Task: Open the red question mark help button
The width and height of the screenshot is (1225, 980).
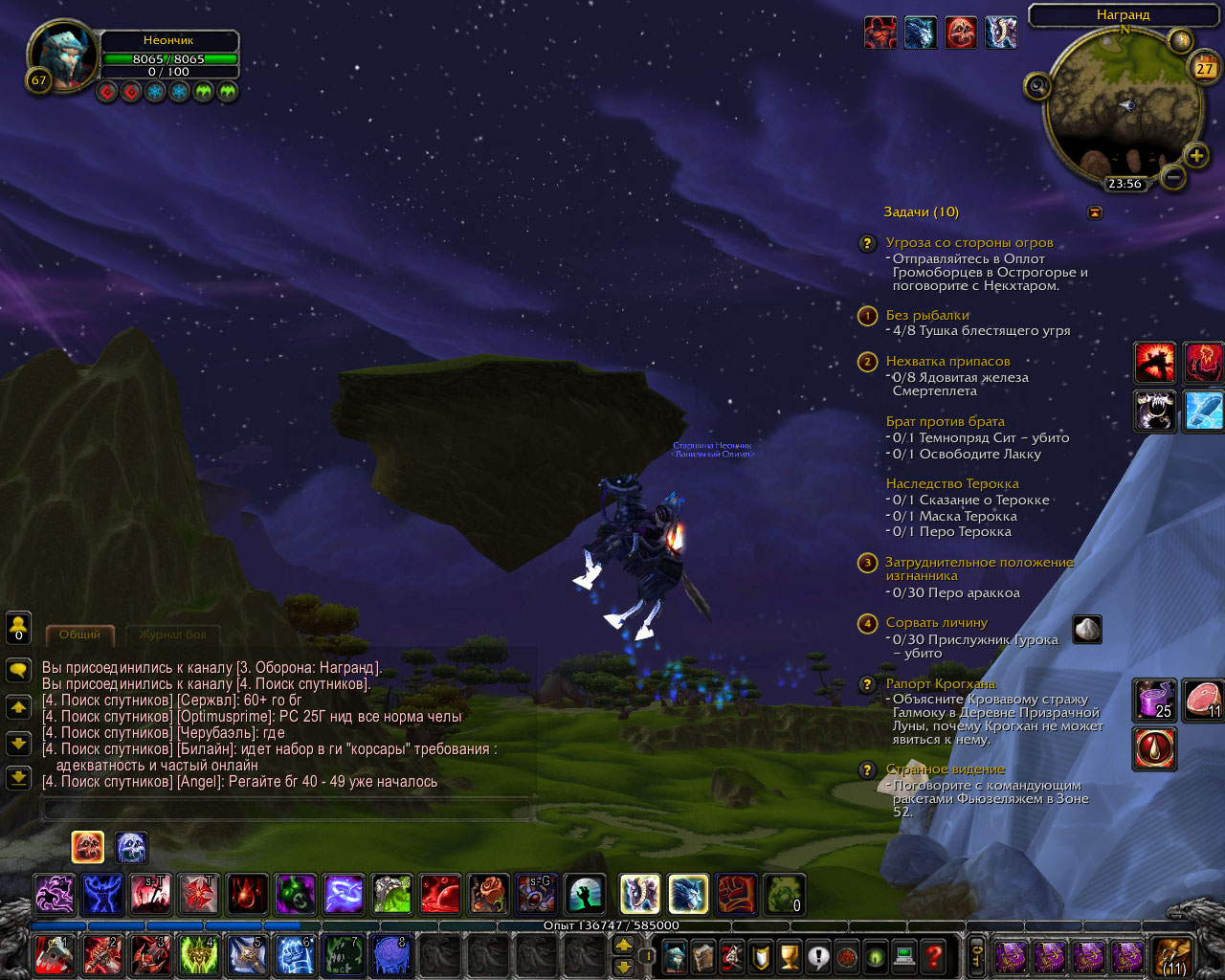Action: 934,955
